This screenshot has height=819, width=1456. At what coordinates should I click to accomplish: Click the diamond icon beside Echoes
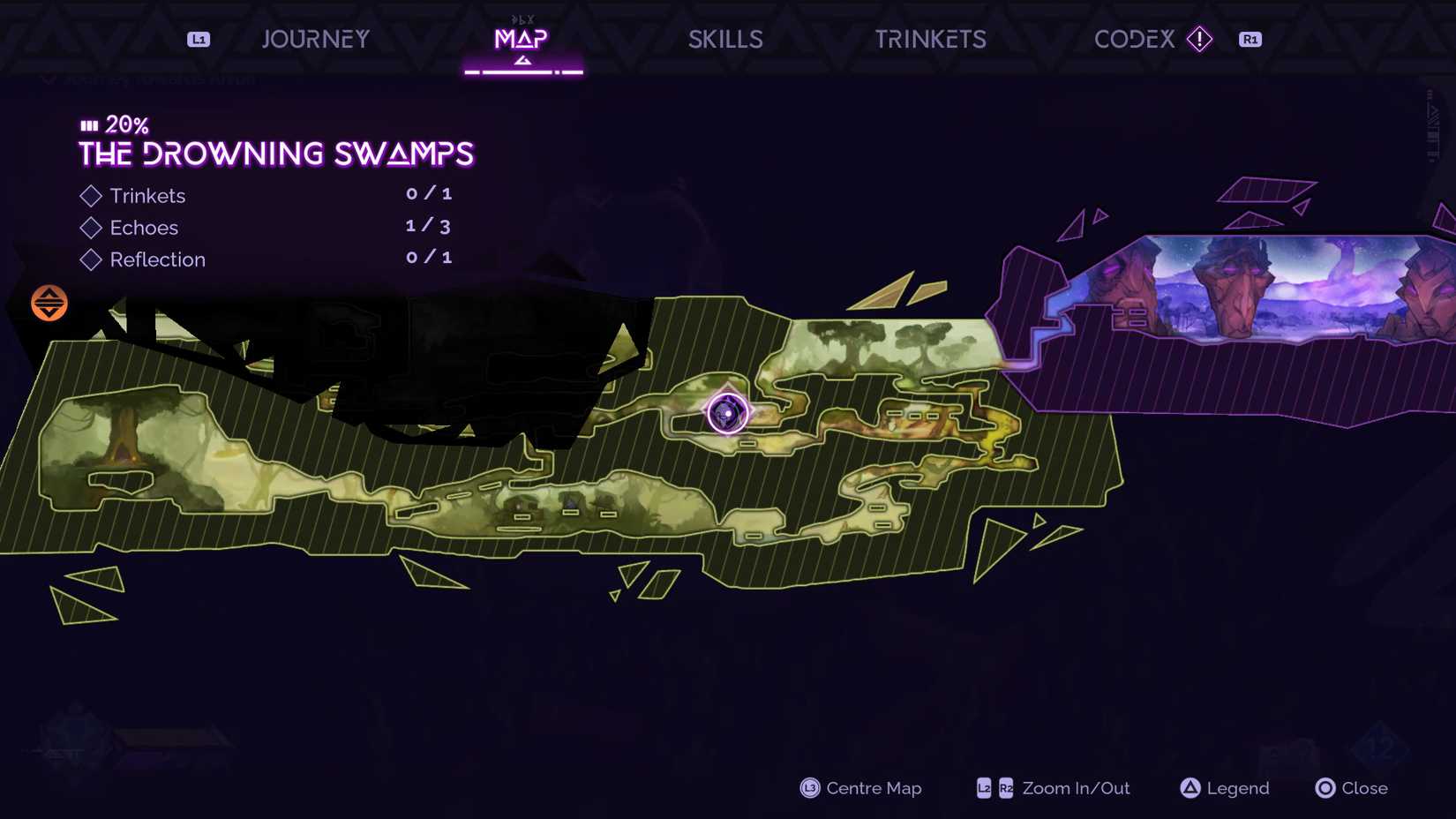[x=91, y=228]
